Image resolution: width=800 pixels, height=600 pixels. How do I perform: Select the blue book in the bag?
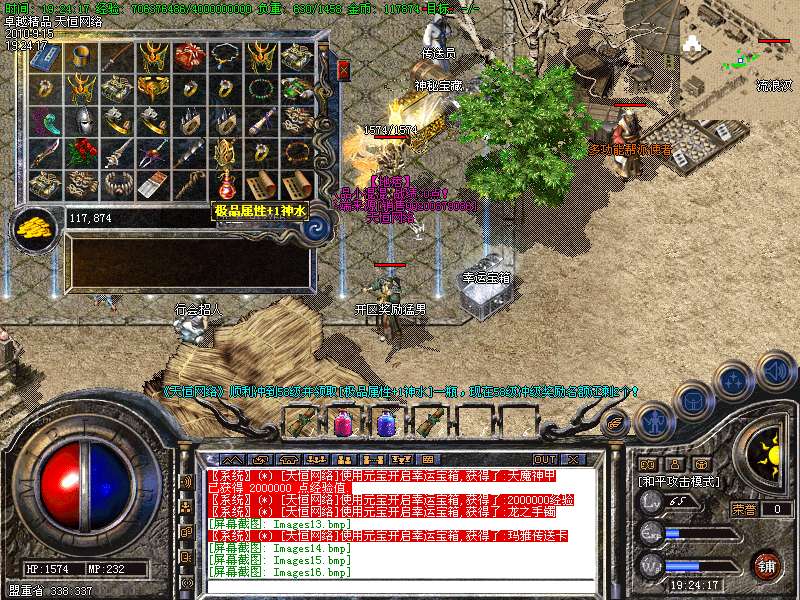pyautogui.click(x=44, y=57)
